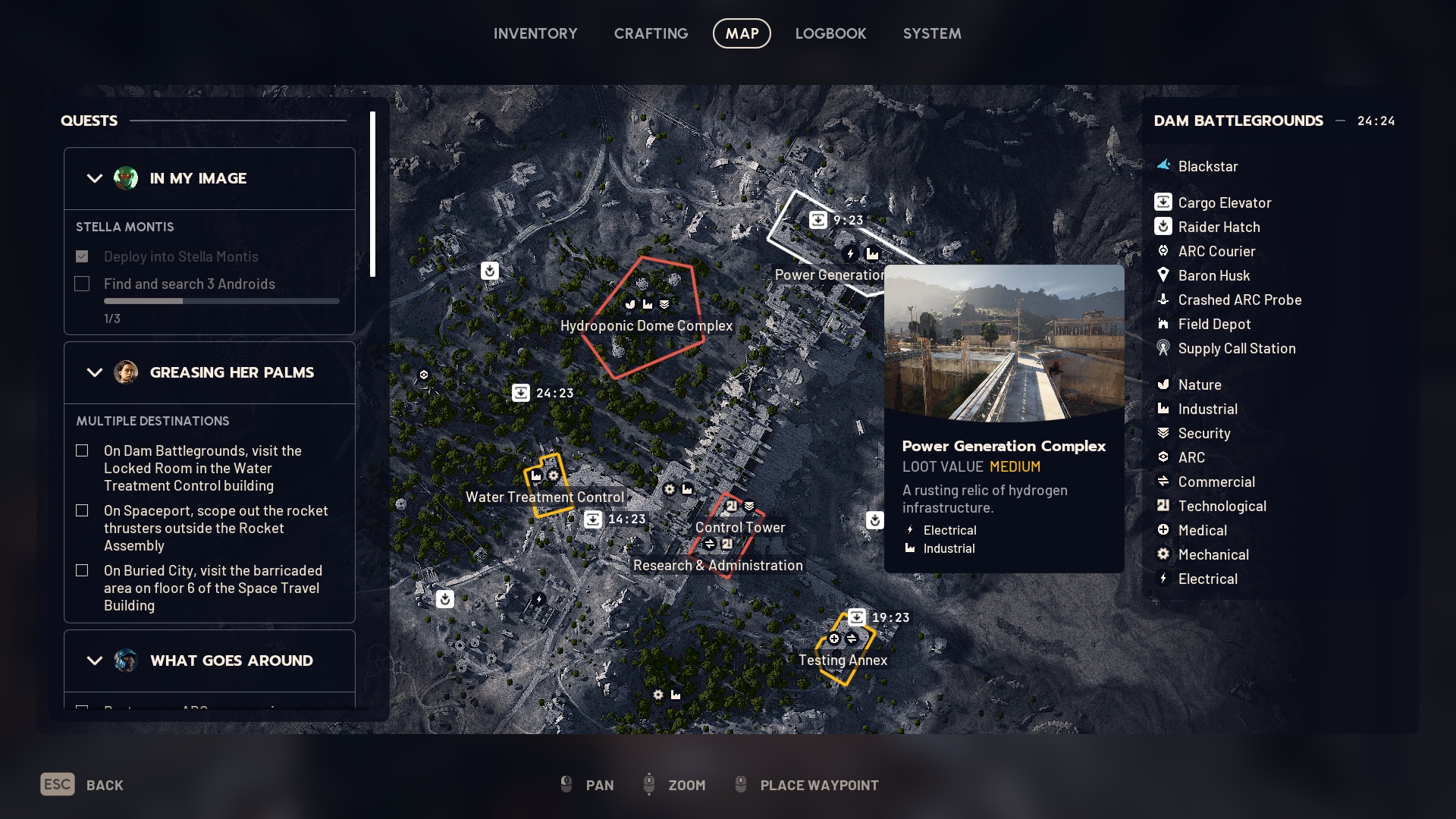Switch to the INVENTORY tab
Screen dimensions: 1456x819
click(535, 33)
